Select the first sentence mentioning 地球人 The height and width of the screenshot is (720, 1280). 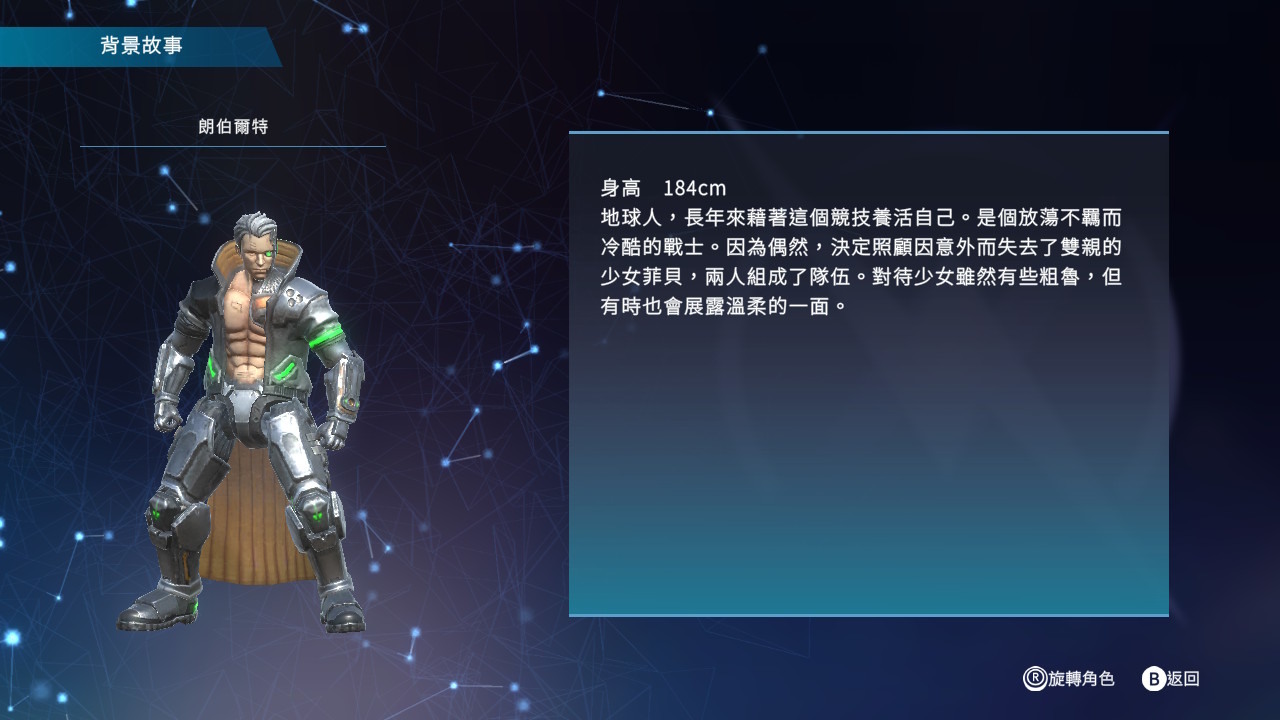click(x=700, y=217)
